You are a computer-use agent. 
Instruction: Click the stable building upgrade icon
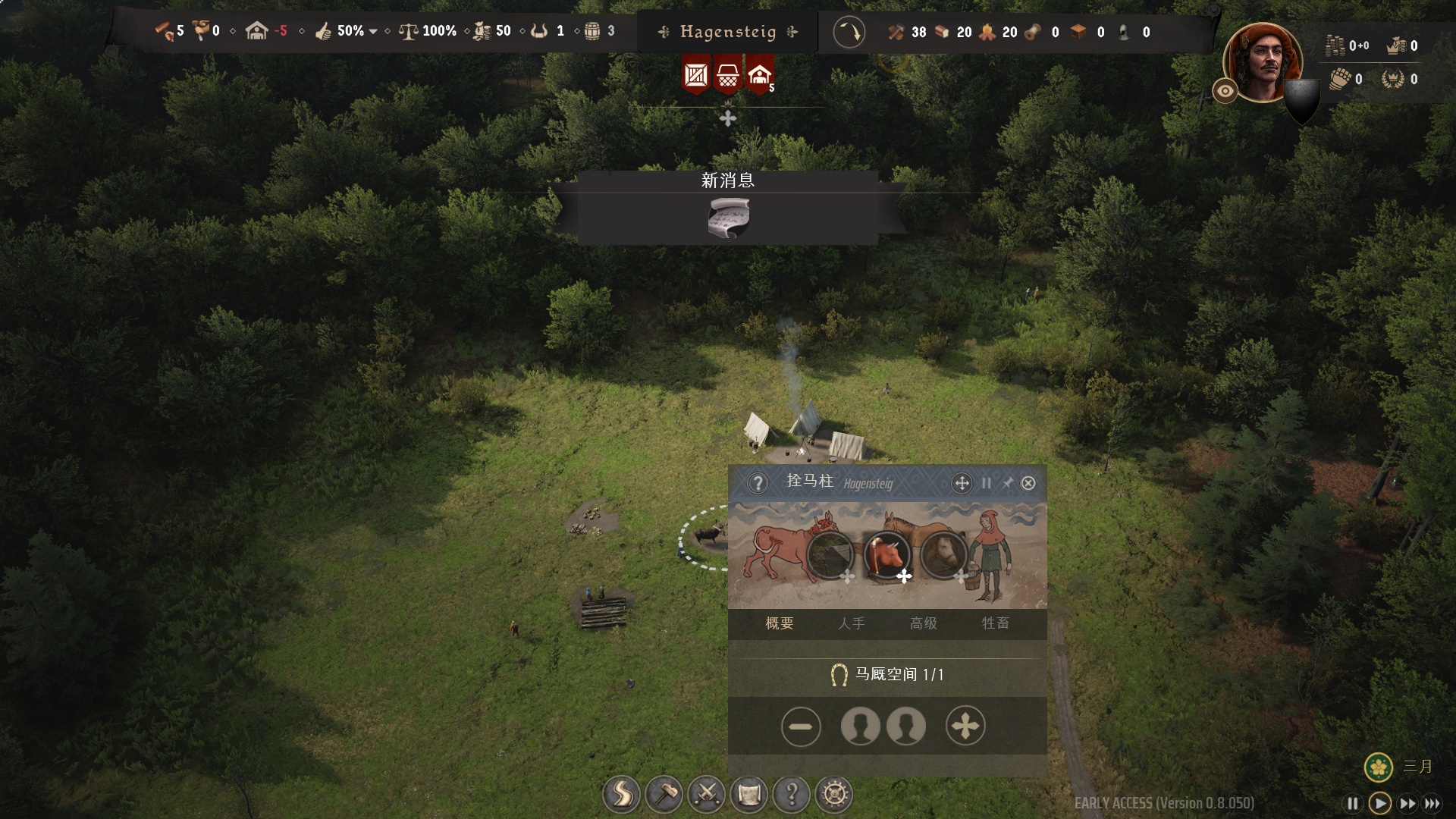coord(830,555)
